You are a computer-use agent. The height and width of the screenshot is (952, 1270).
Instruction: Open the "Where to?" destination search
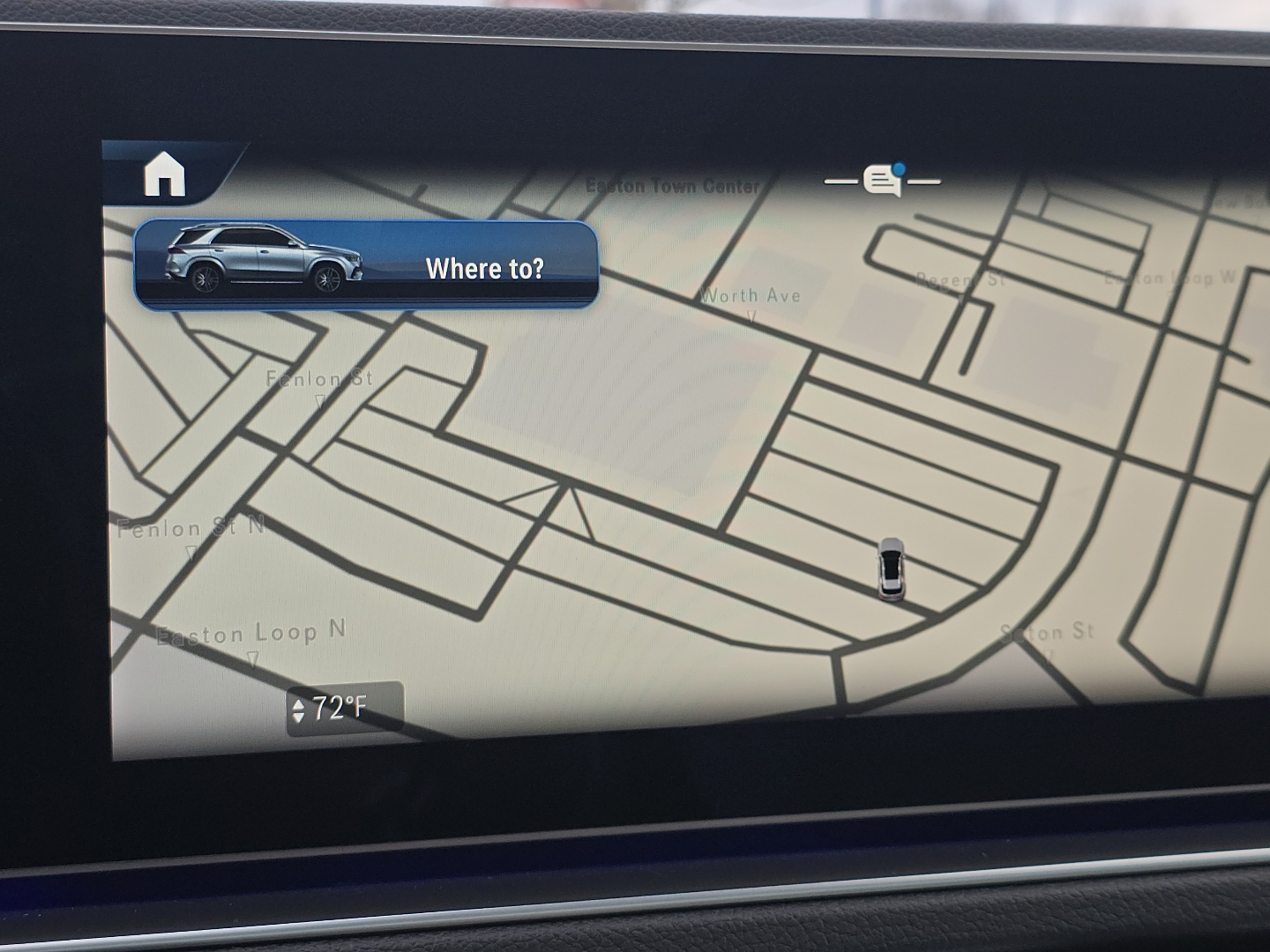(x=366, y=265)
